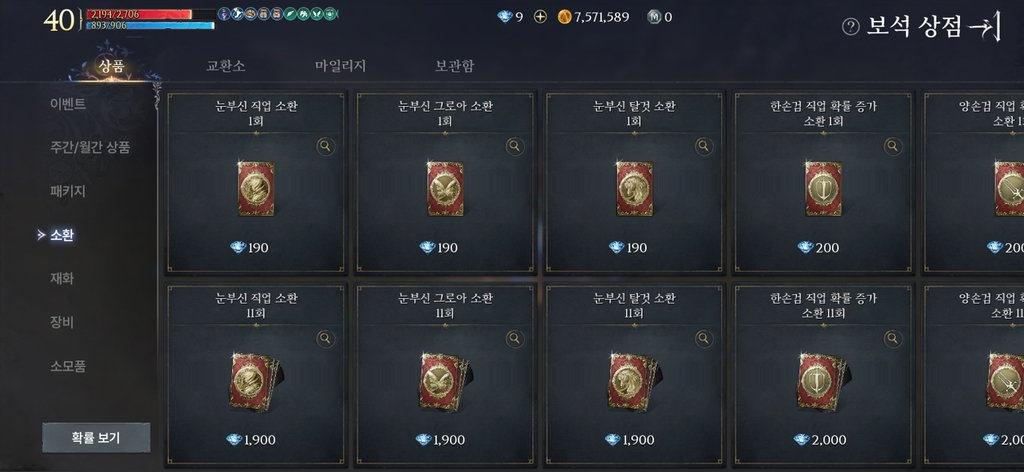Buy 눈부신 직업 소환 1회 for 190
The height and width of the screenshot is (472, 1024).
(256, 190)
